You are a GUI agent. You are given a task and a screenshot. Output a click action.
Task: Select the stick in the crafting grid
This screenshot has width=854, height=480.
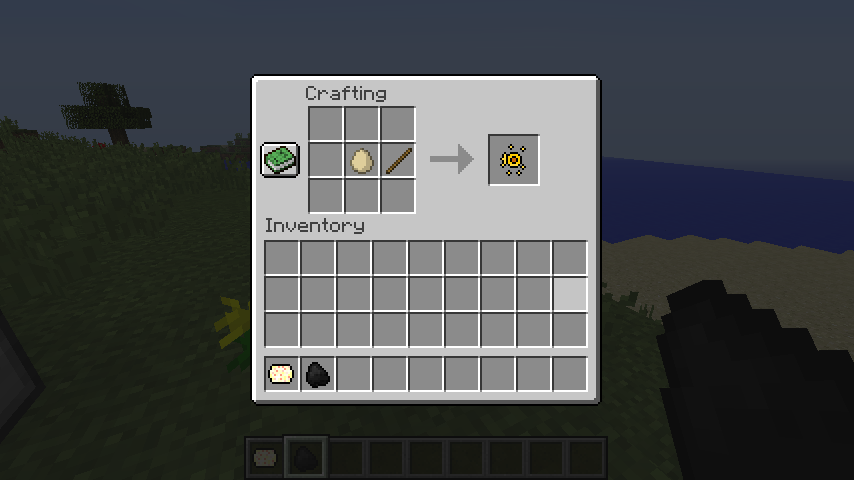397,160
